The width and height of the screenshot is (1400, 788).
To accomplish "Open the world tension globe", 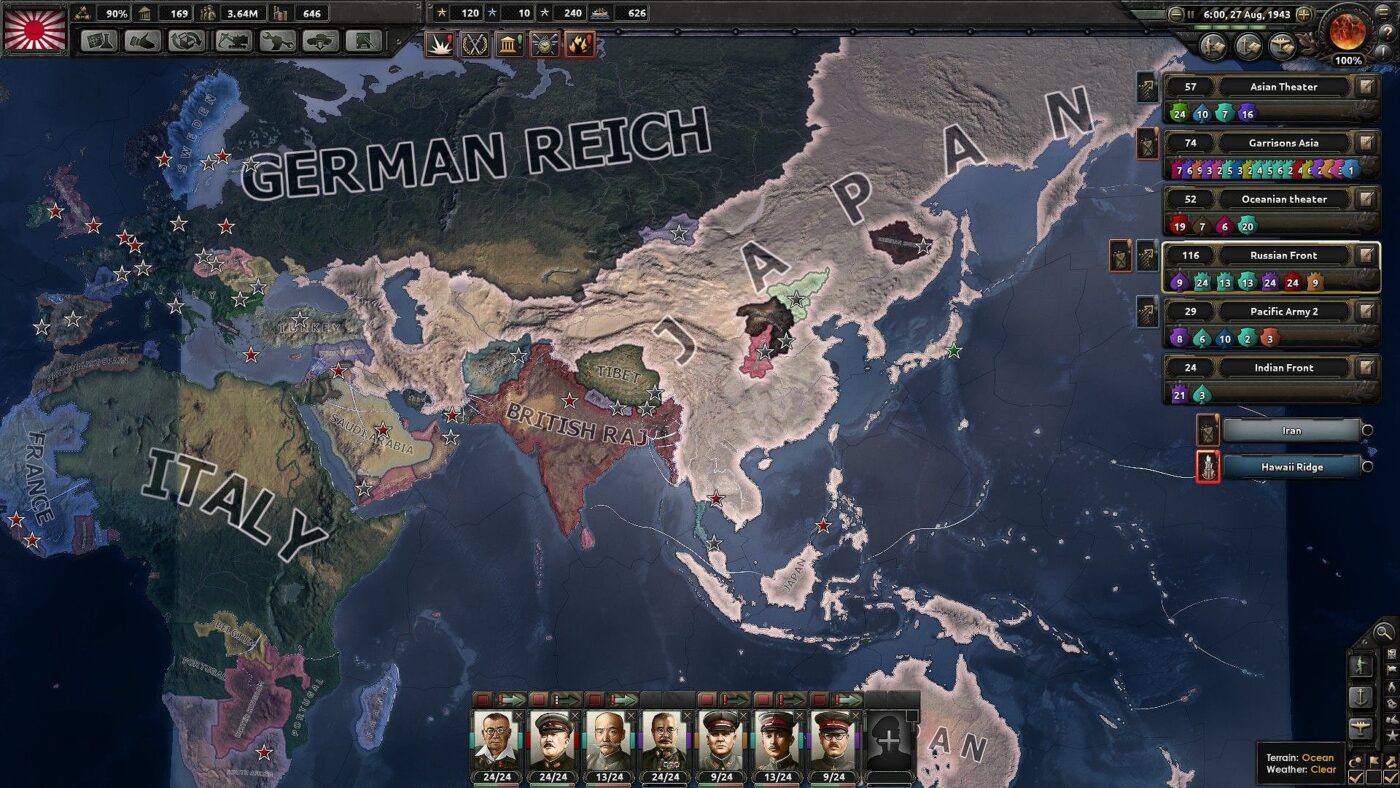I will [x=1347, y=32].
